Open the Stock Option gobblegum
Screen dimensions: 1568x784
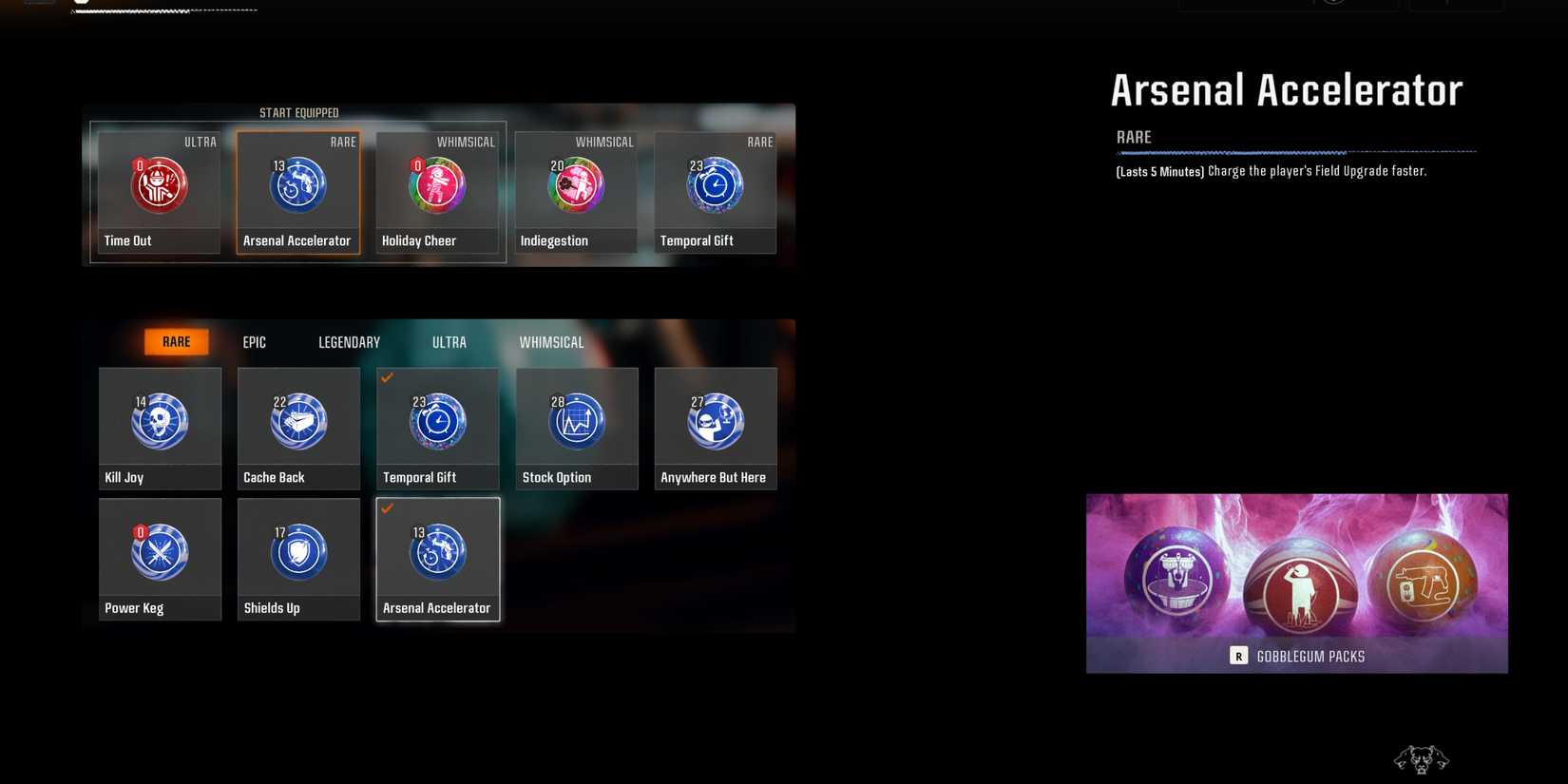(576, 420)
